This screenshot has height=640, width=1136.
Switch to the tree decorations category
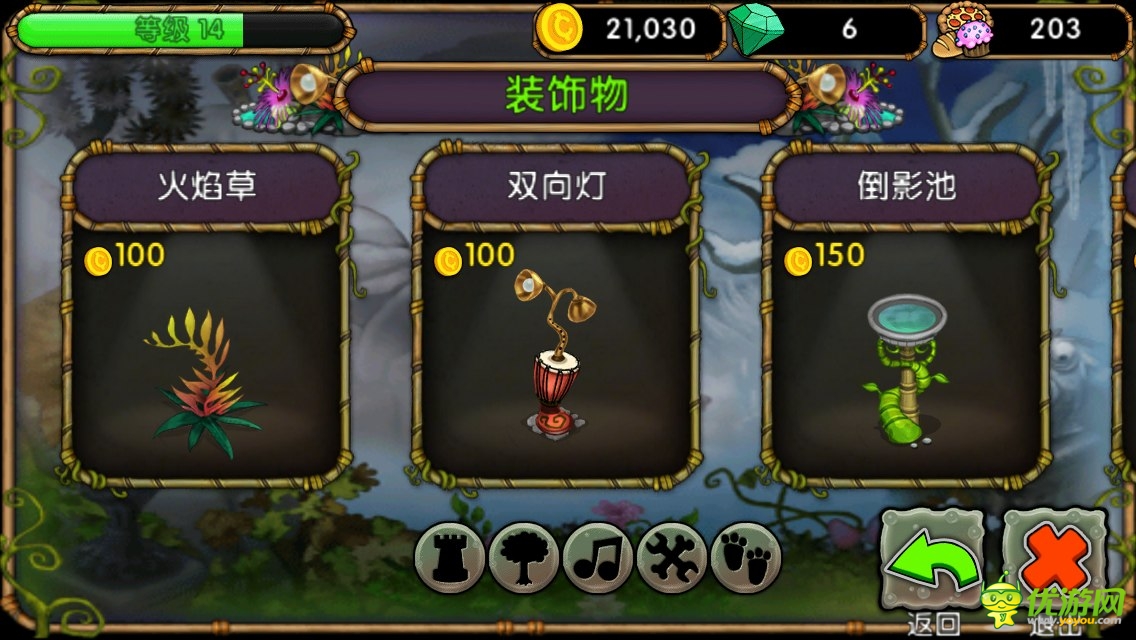click(x=523, y=557)
